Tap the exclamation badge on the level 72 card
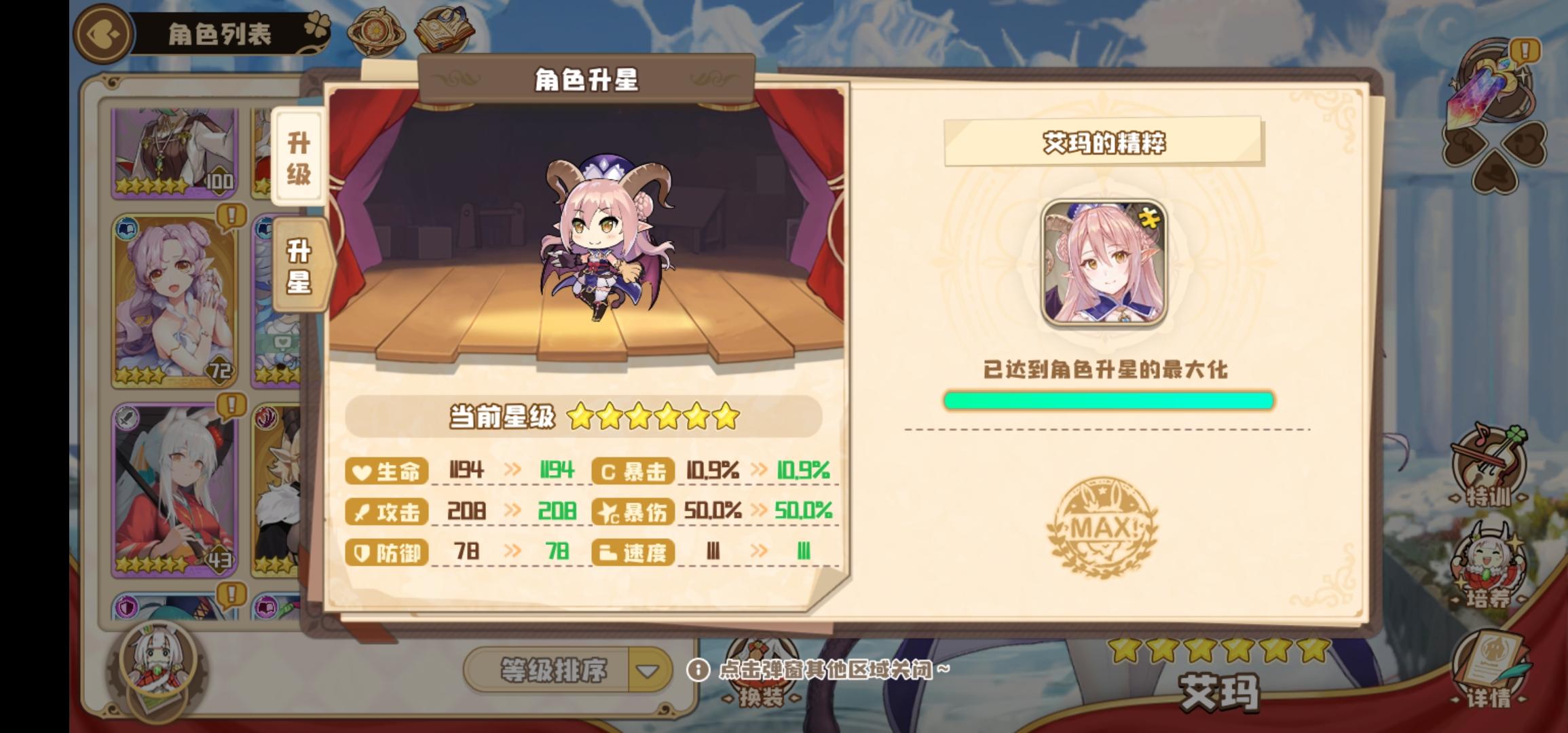This screenshot has width=1568, height=733. pos(231,215)
